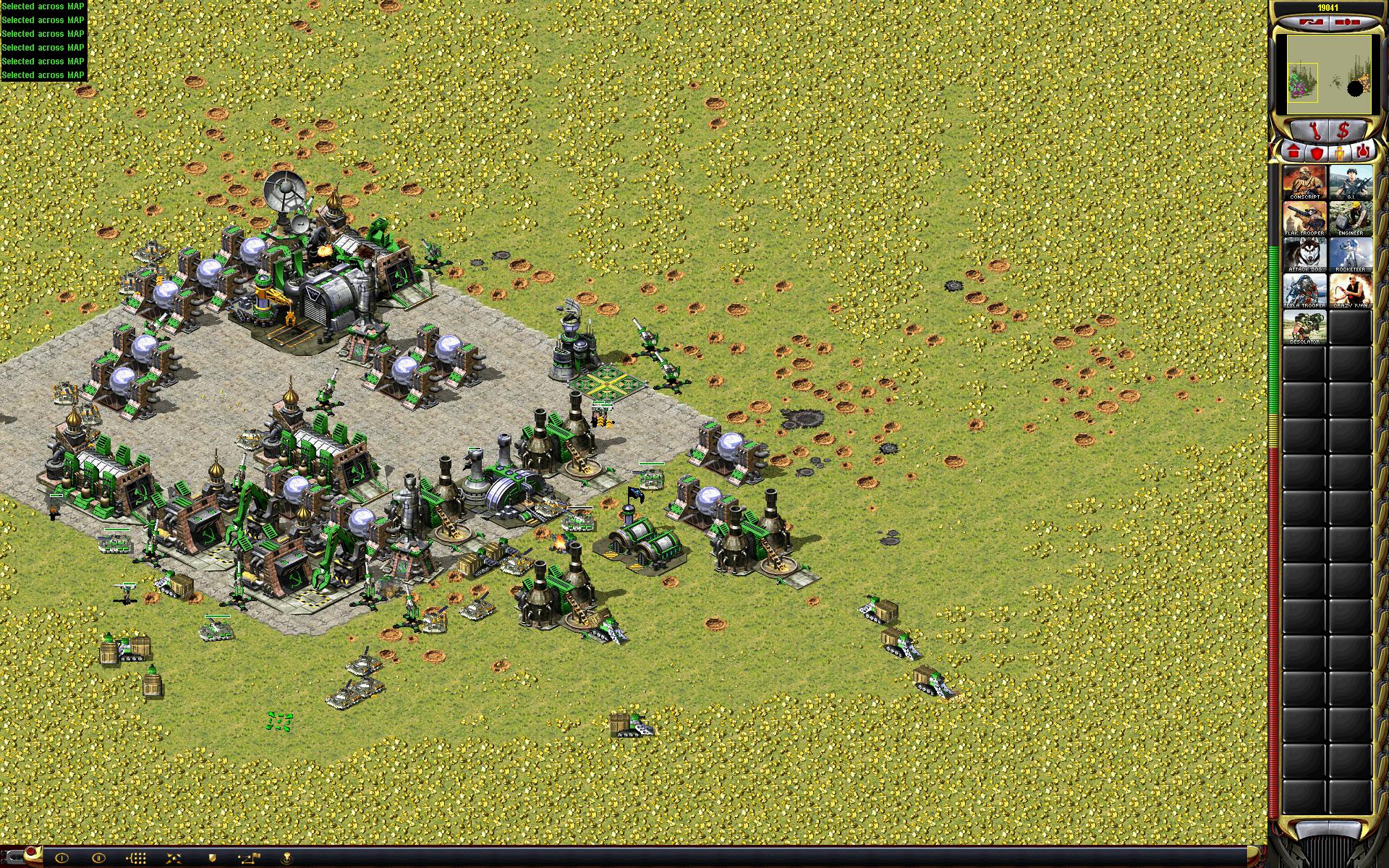Screen dimensions: 1389x868
Task: Activate the wrench repair button
Action: [1317, 131]
